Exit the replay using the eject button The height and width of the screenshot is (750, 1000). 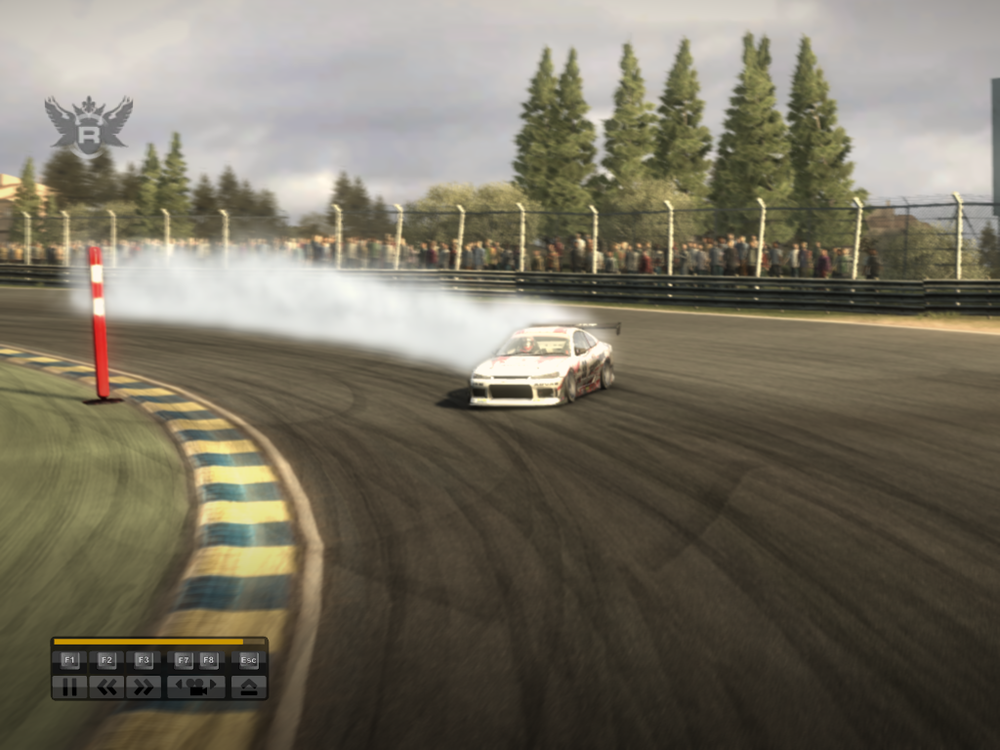tap(249, 687)
